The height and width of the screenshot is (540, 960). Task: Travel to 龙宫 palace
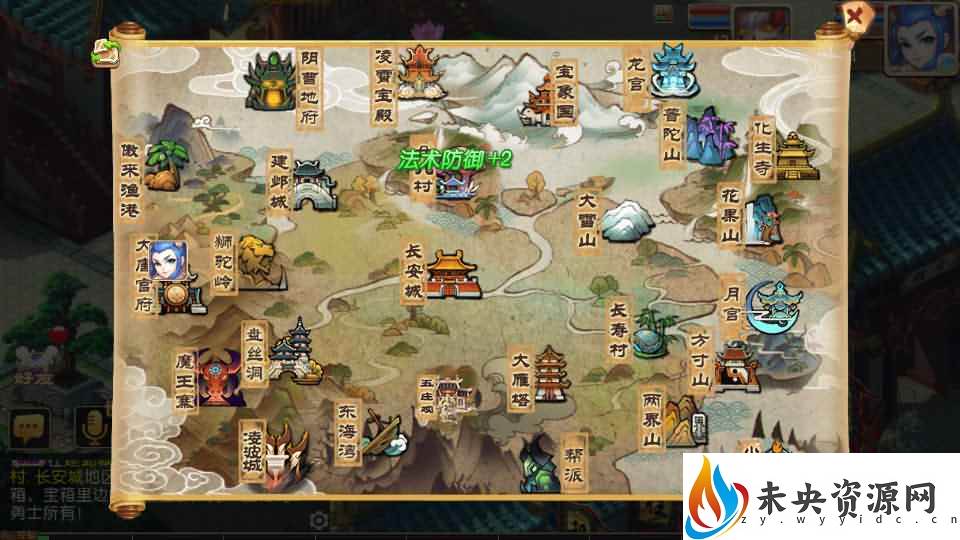pos(670,68)
